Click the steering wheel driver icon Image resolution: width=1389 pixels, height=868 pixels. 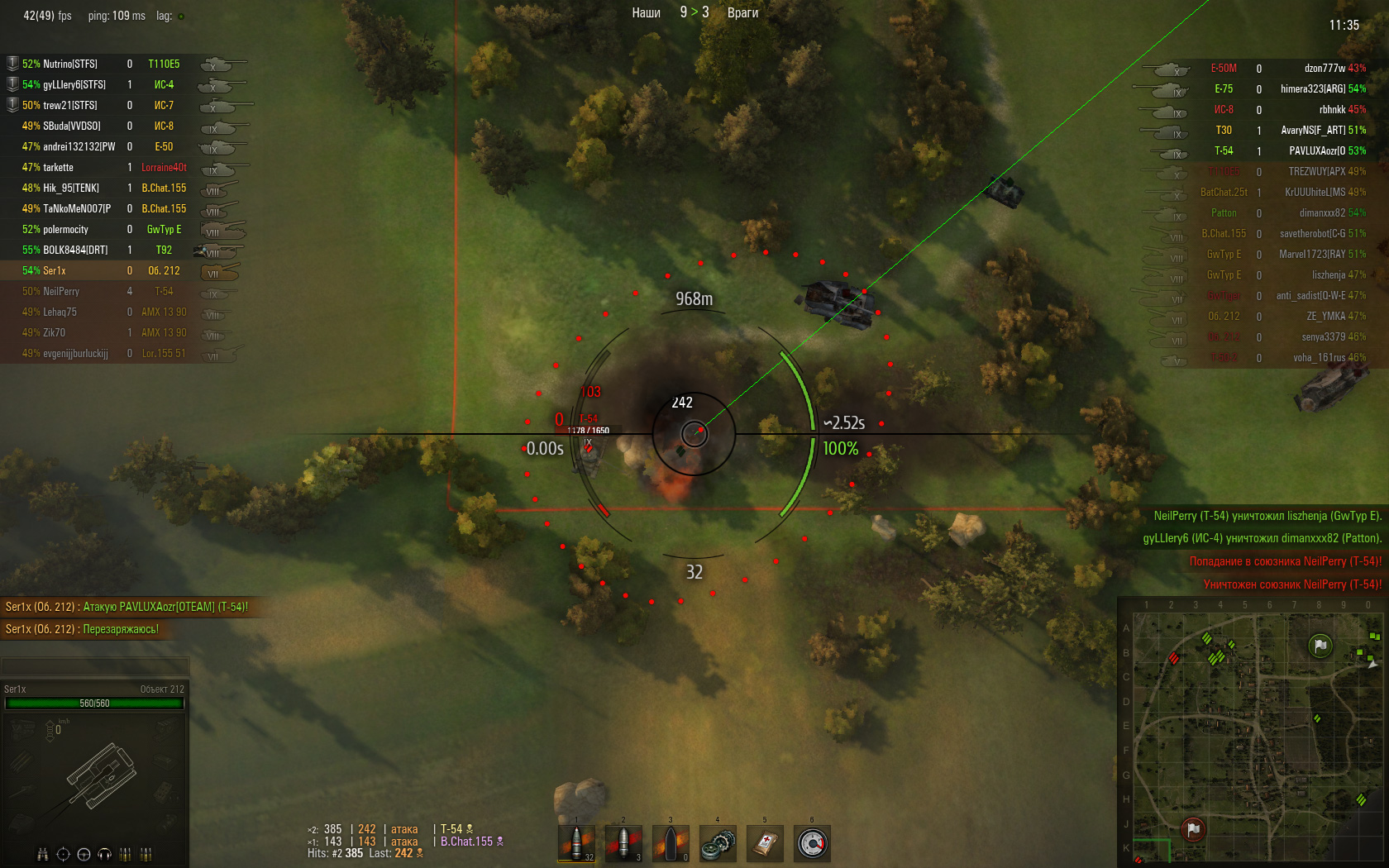[x=84, y=854]
